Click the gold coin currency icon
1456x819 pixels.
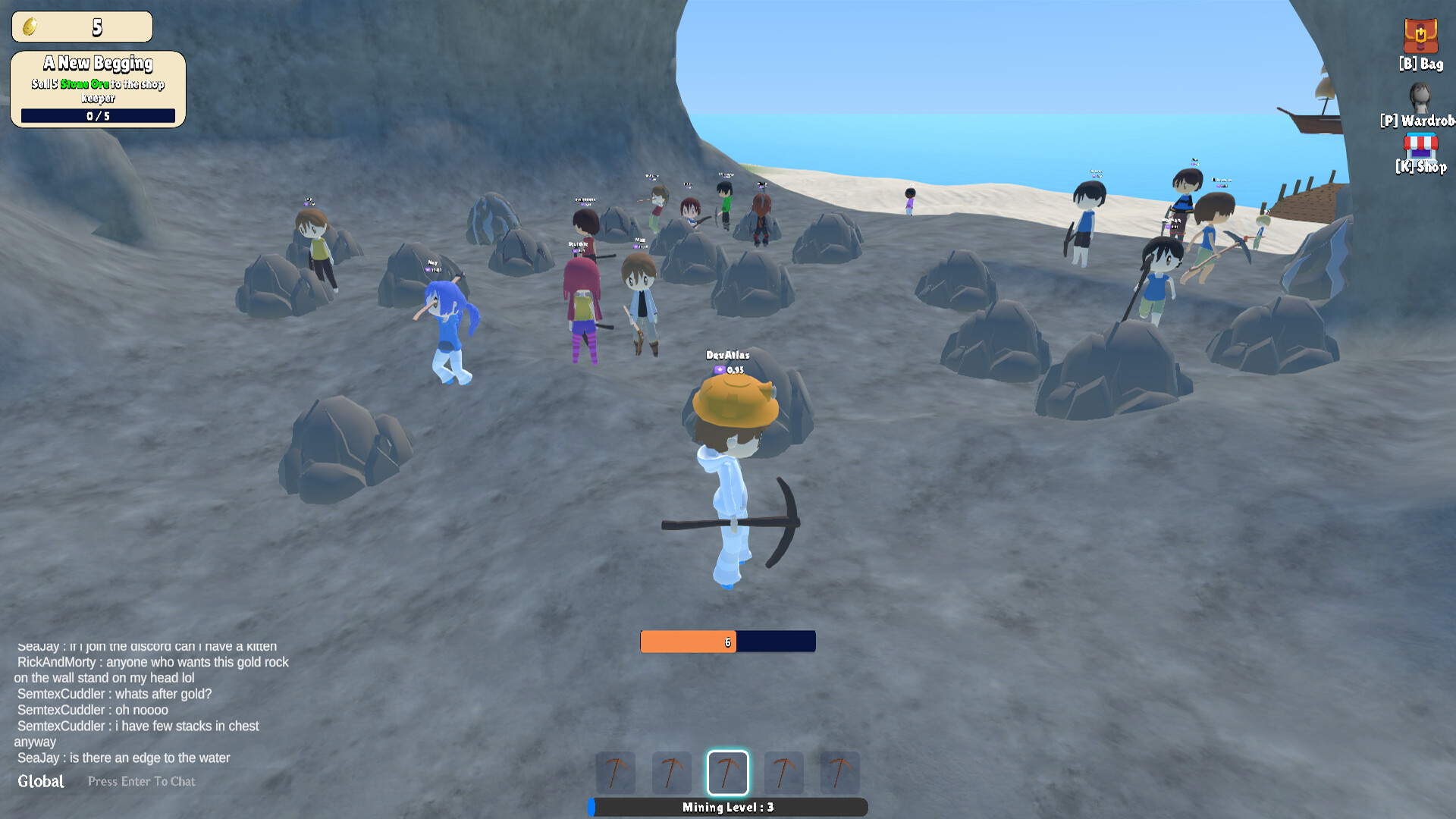pos(29,25)
